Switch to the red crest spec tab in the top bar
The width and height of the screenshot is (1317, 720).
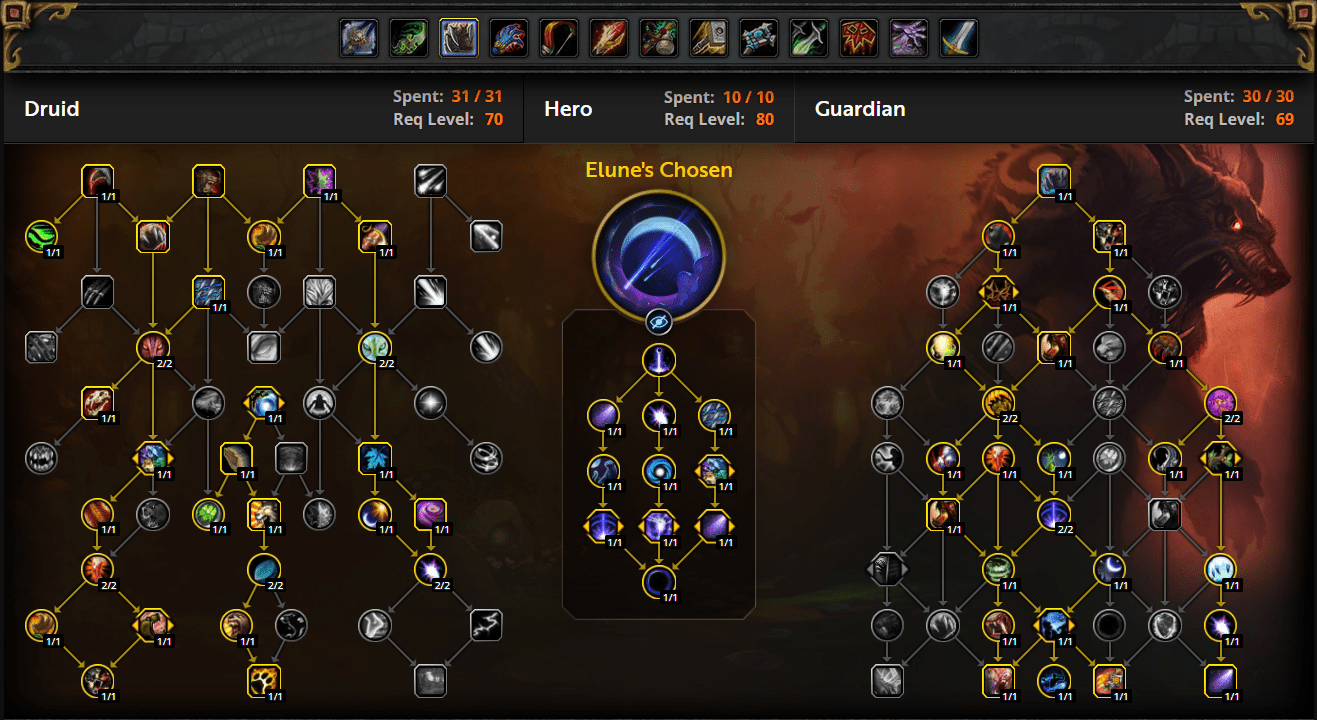pos(858,37)
